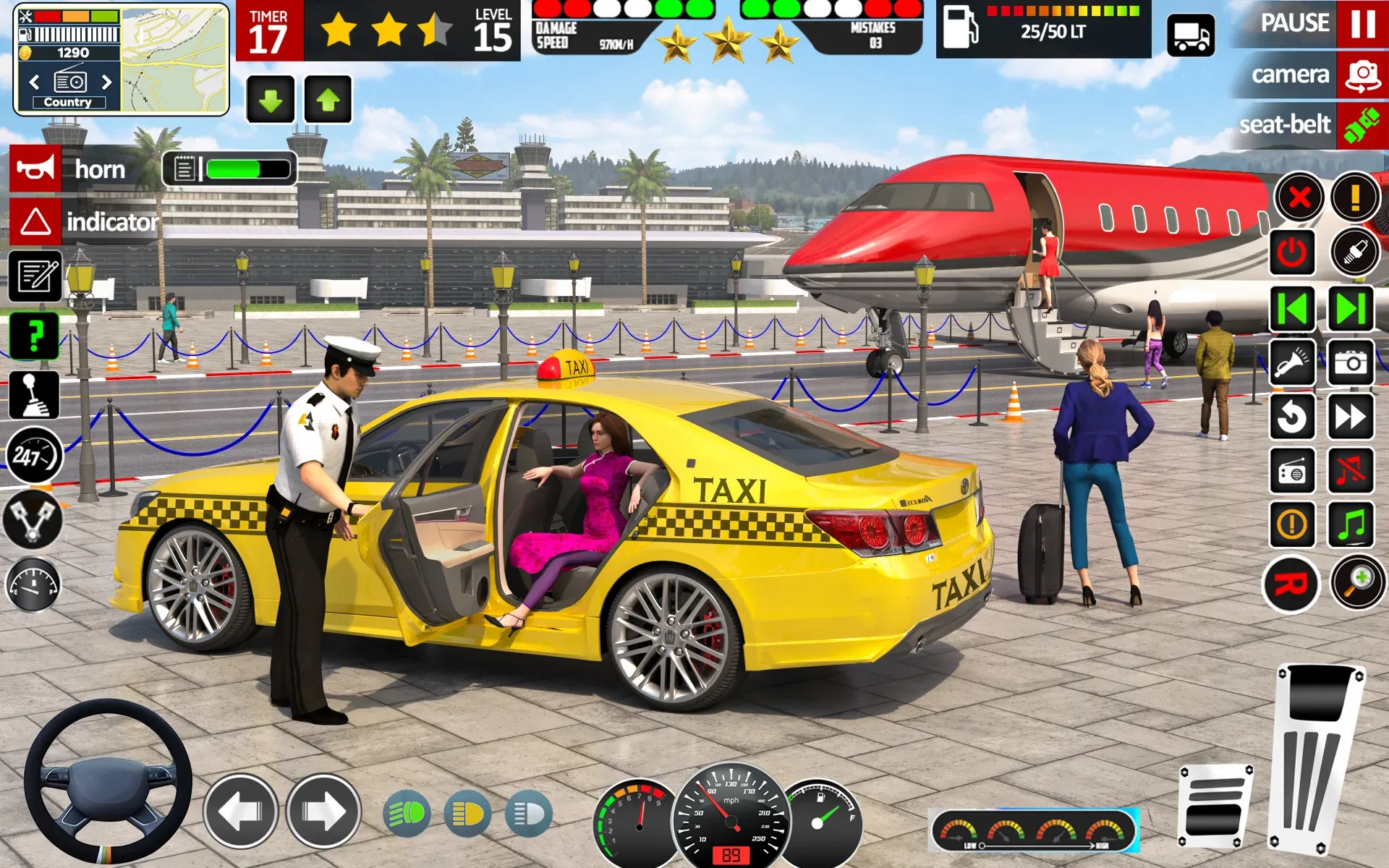Honk the horn
Viewport: 1389px width, 868px height.
35,169
